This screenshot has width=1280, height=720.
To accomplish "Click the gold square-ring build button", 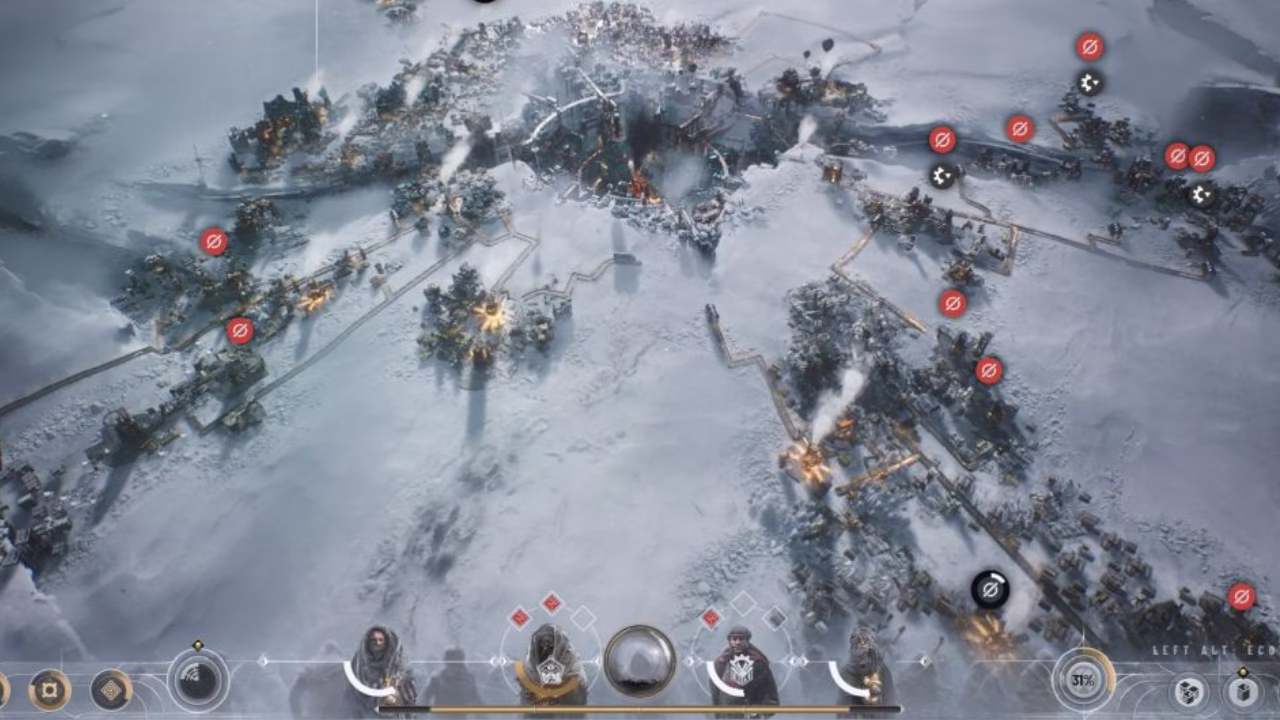I will click(x=49, y=689).
